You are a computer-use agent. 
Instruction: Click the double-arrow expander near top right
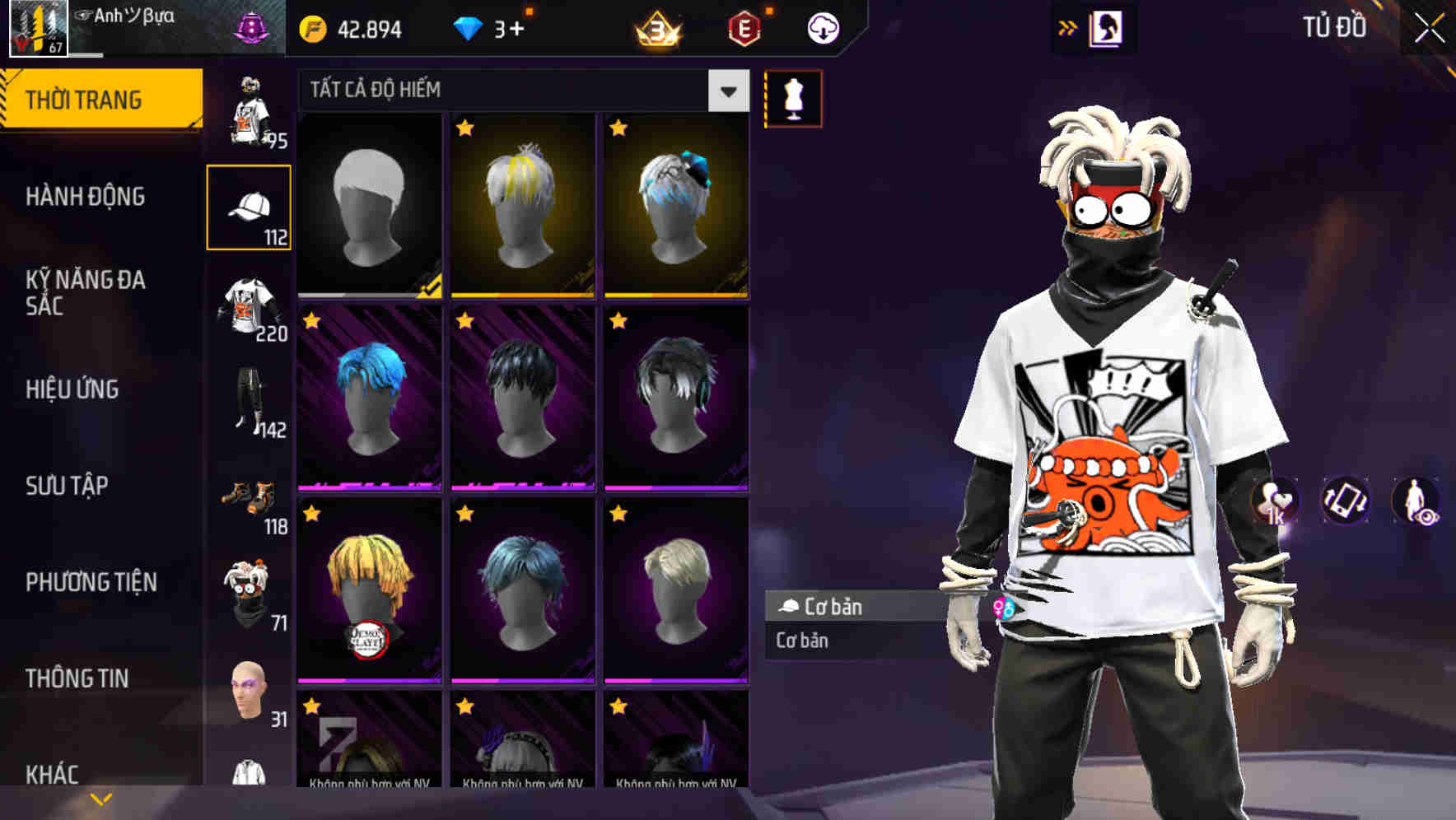click(1068, 26)
